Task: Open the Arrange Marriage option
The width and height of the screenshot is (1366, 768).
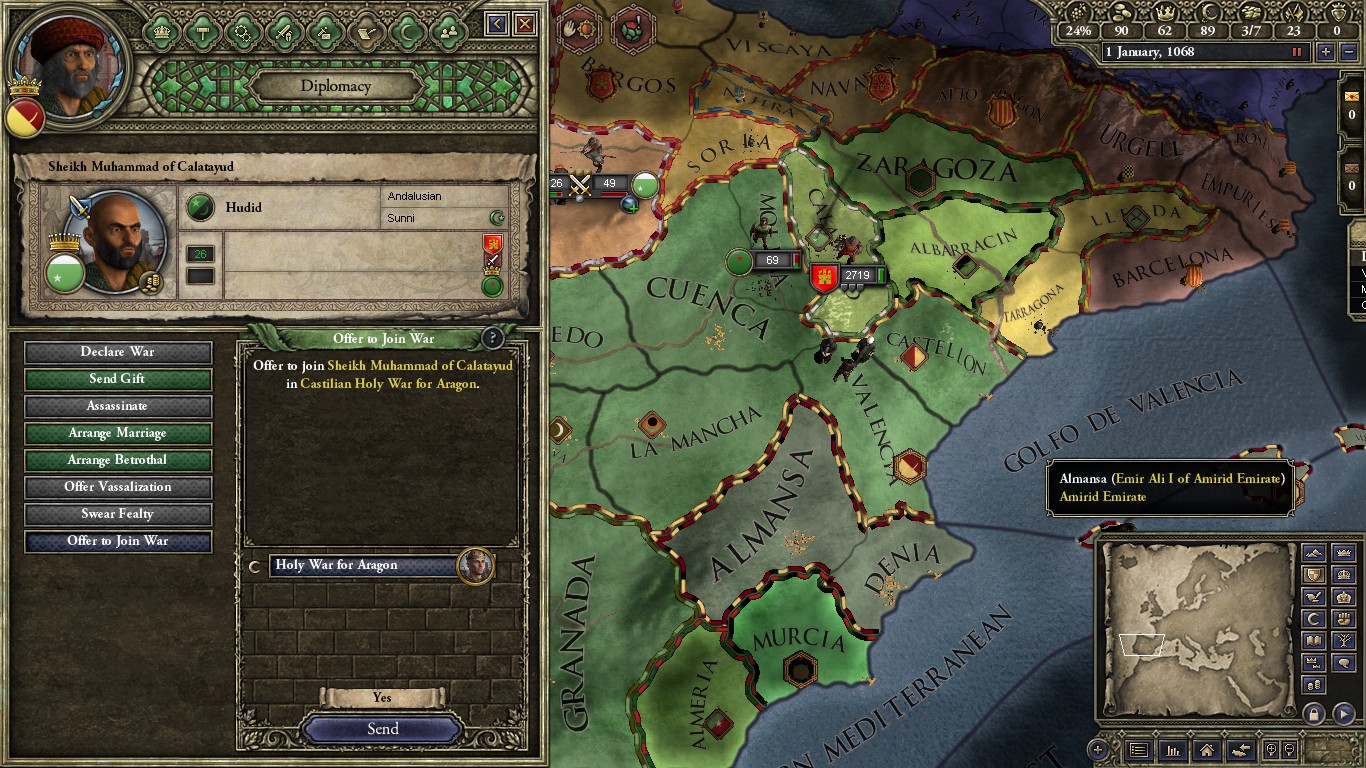Action: [x=118, y=433]
